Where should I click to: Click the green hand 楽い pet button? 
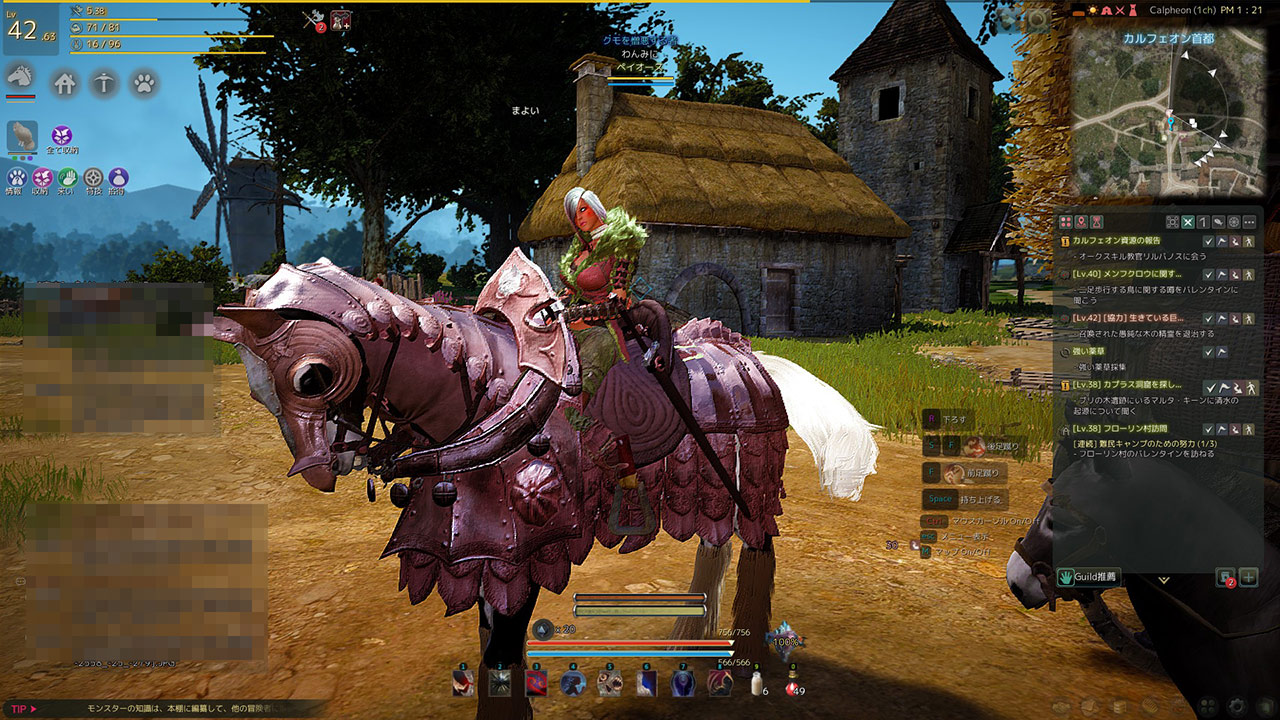pos(67,178)
